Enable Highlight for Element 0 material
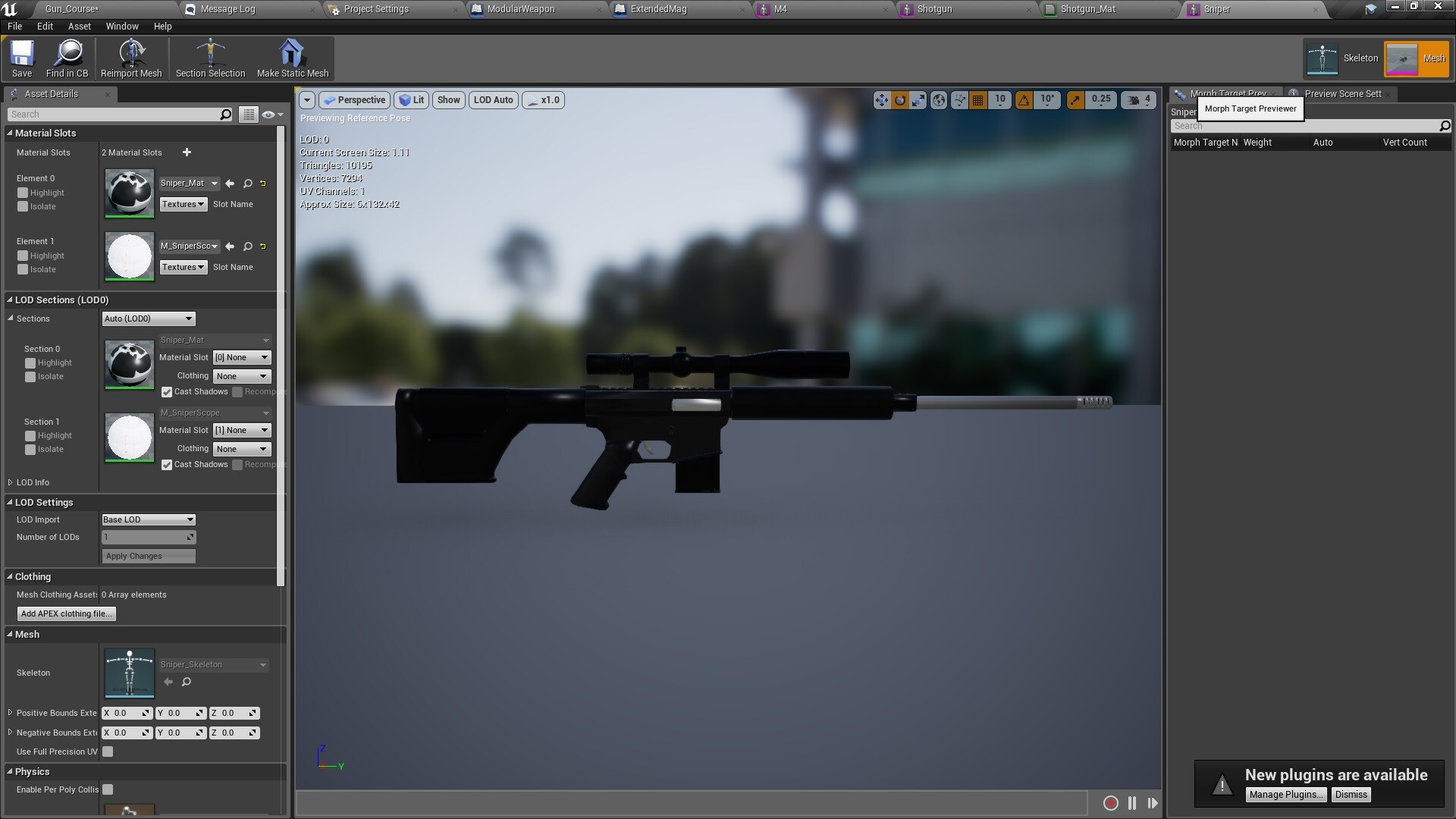 tap(22, 193)
